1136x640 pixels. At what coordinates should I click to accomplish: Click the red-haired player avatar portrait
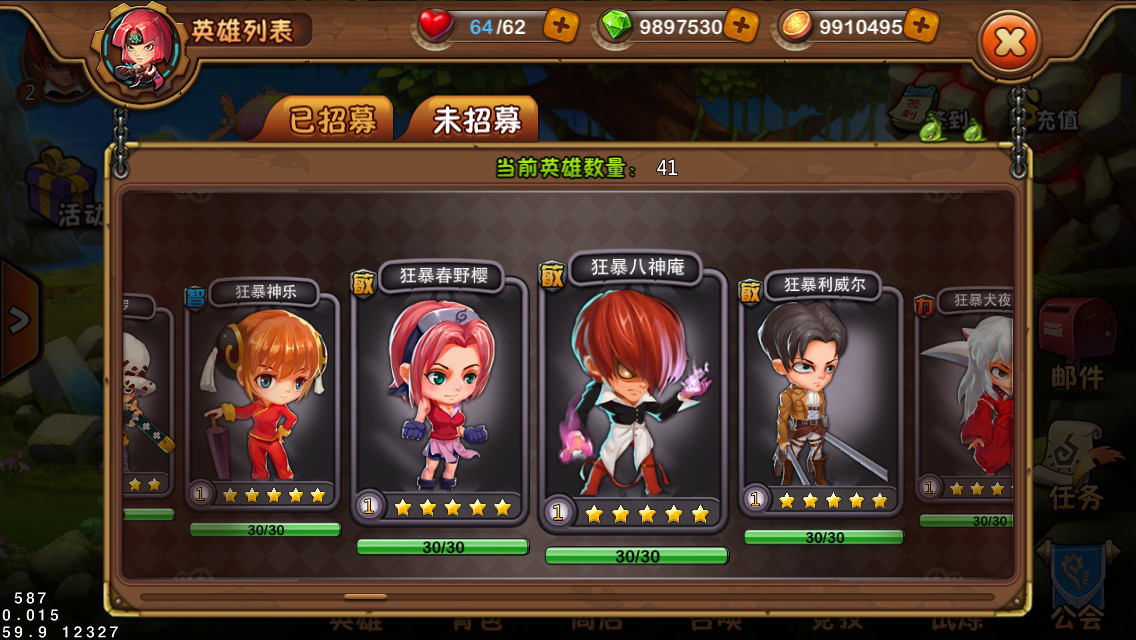141,50
